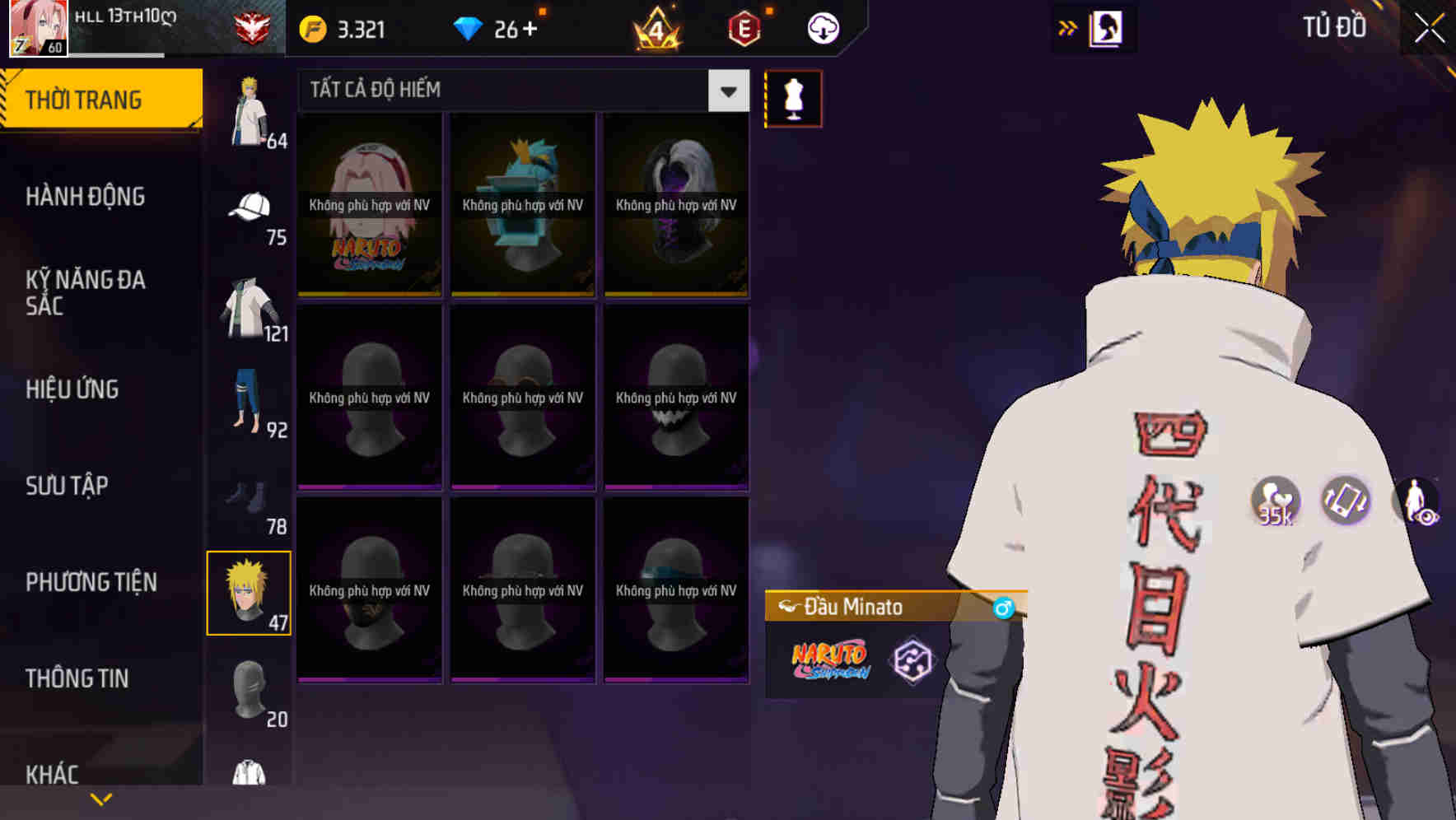Select the mannequin preview icon above the grid

[x=793, y=99]
